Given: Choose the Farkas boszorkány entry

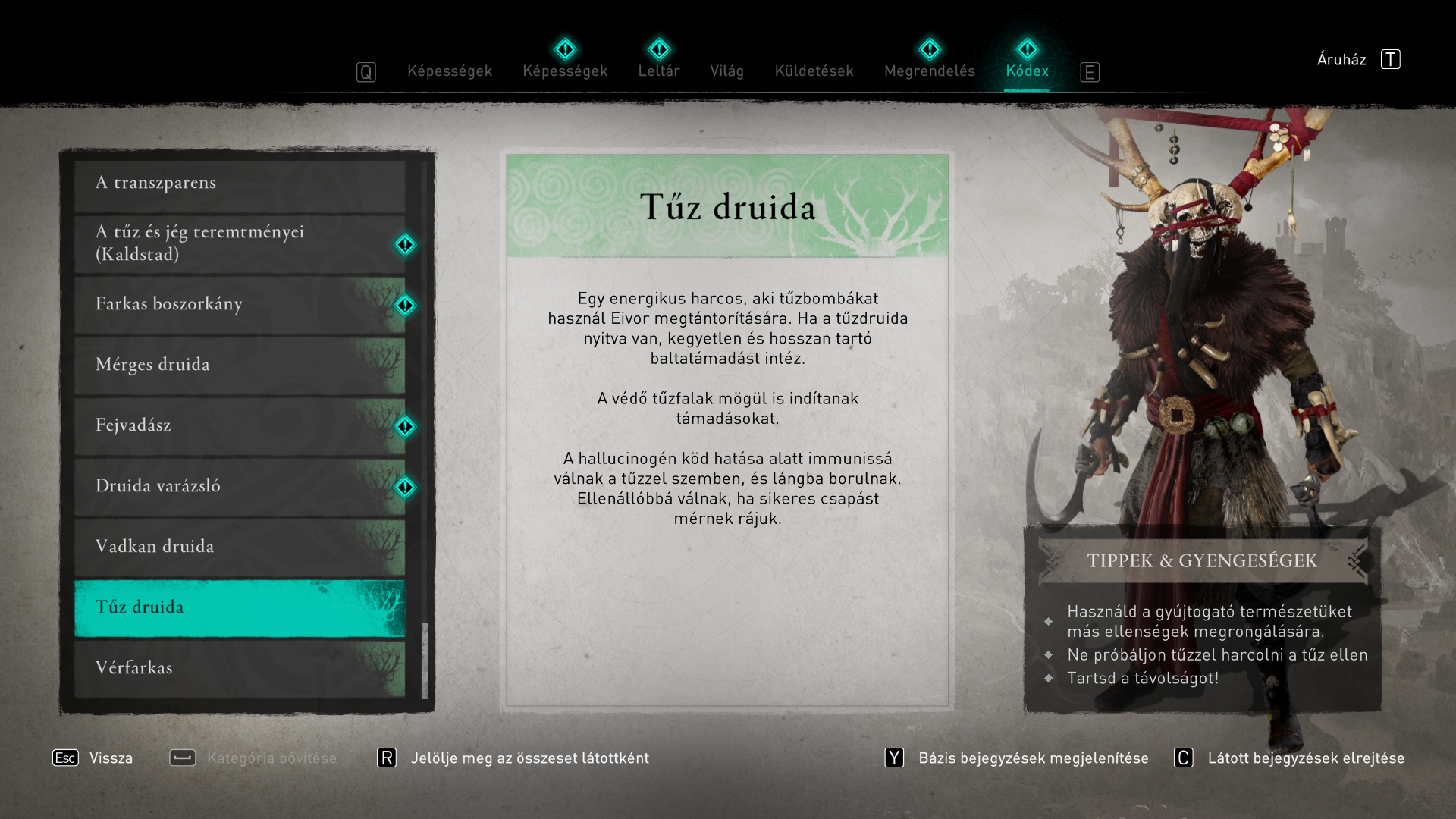Looking at the screenshot, I should point(240,304).
